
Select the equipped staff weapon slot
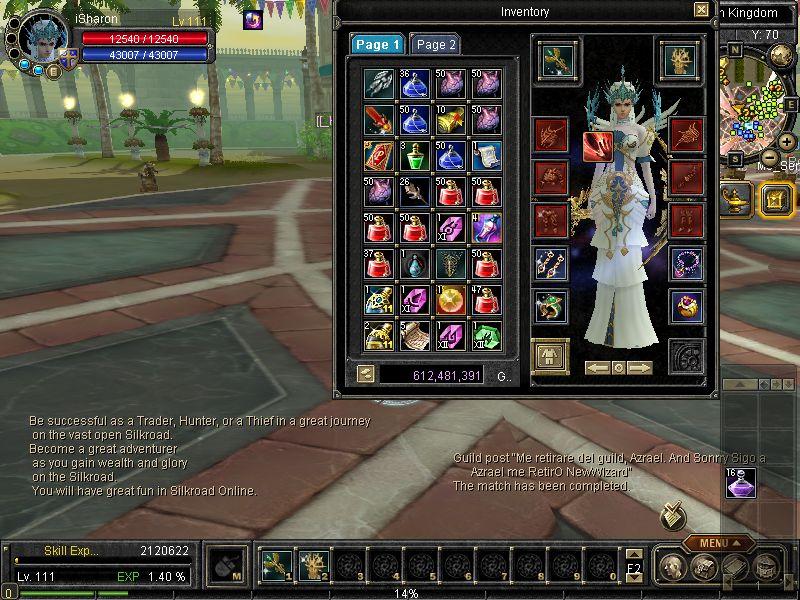[551, 60]
